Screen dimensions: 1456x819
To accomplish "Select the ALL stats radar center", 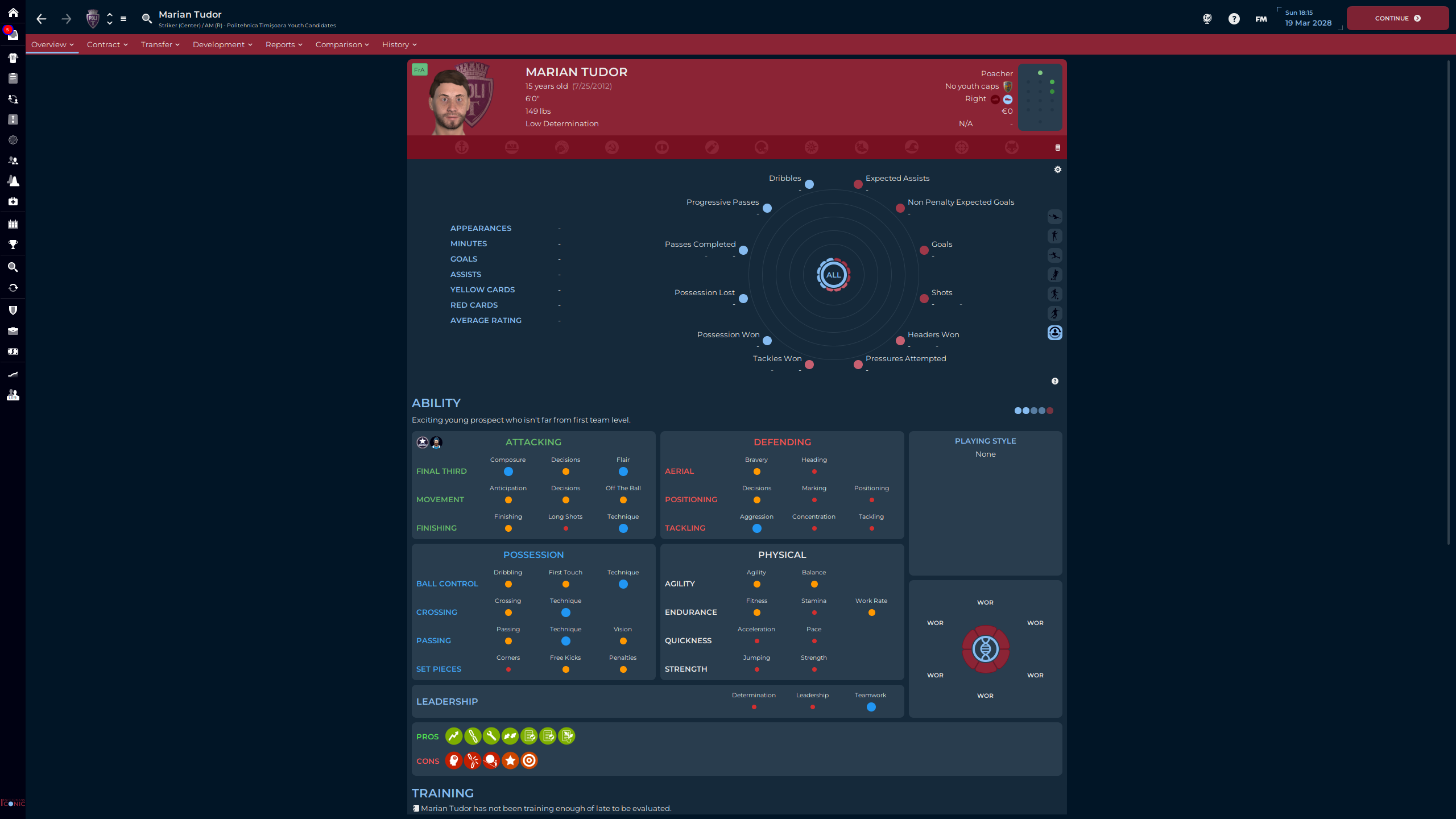I will (x=833, y=275).
